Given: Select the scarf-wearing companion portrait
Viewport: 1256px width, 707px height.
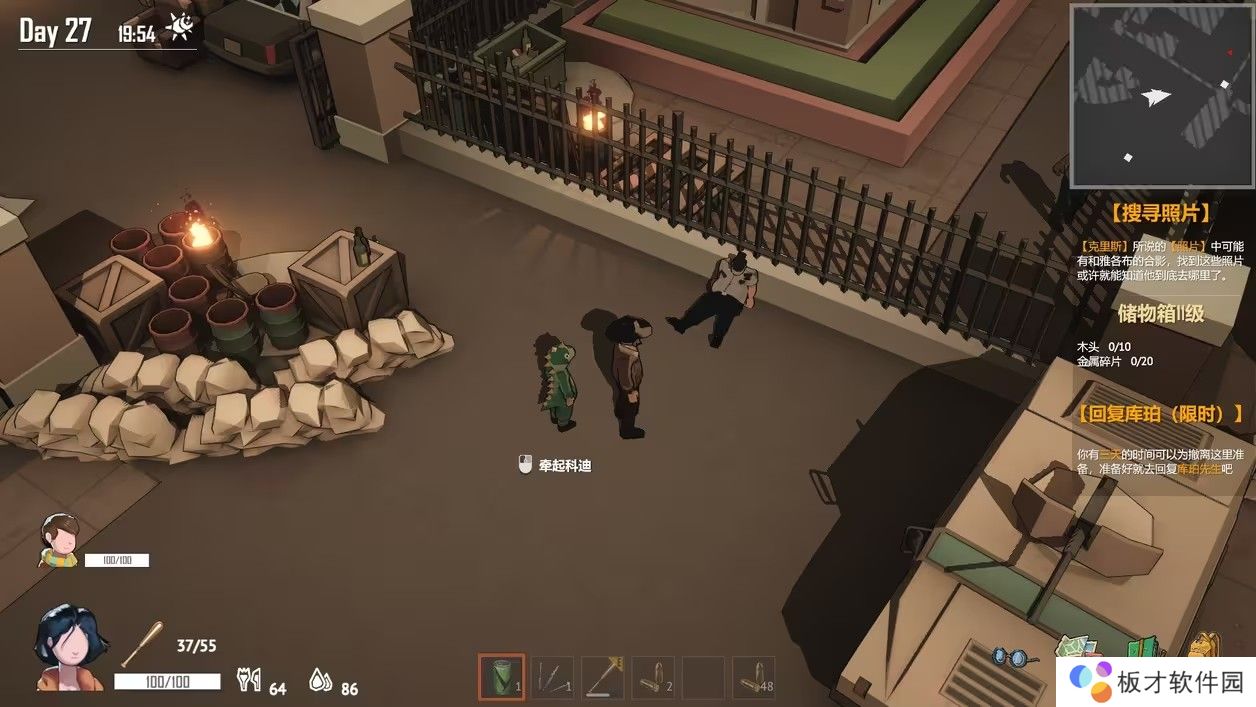Looking at the screenshot, I should (59, 539).
